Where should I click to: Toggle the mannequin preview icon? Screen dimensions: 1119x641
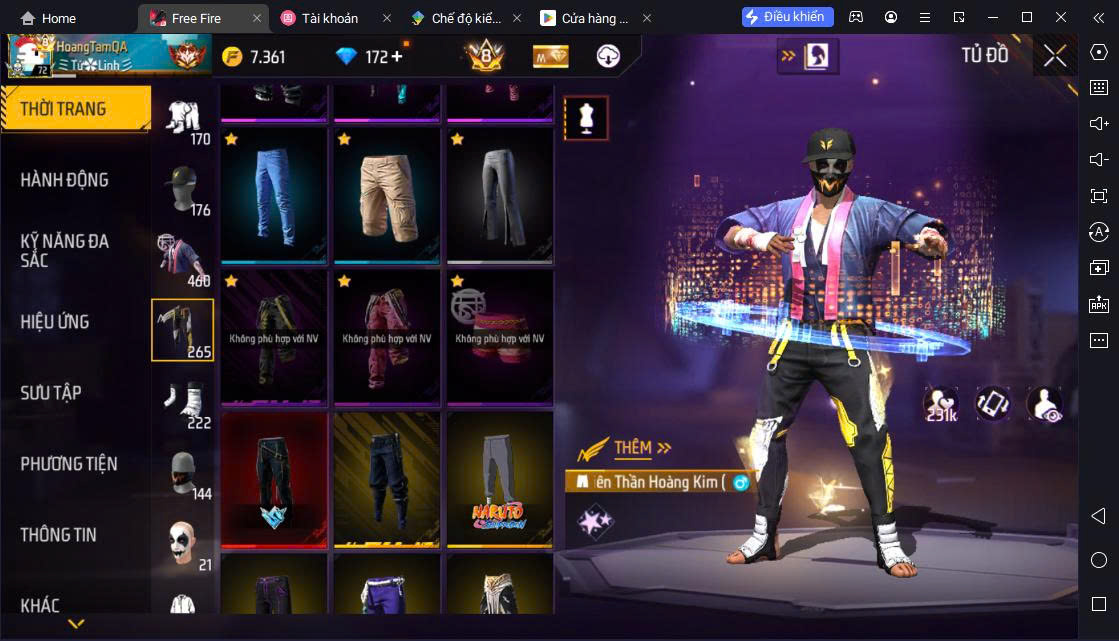[585, 118]
